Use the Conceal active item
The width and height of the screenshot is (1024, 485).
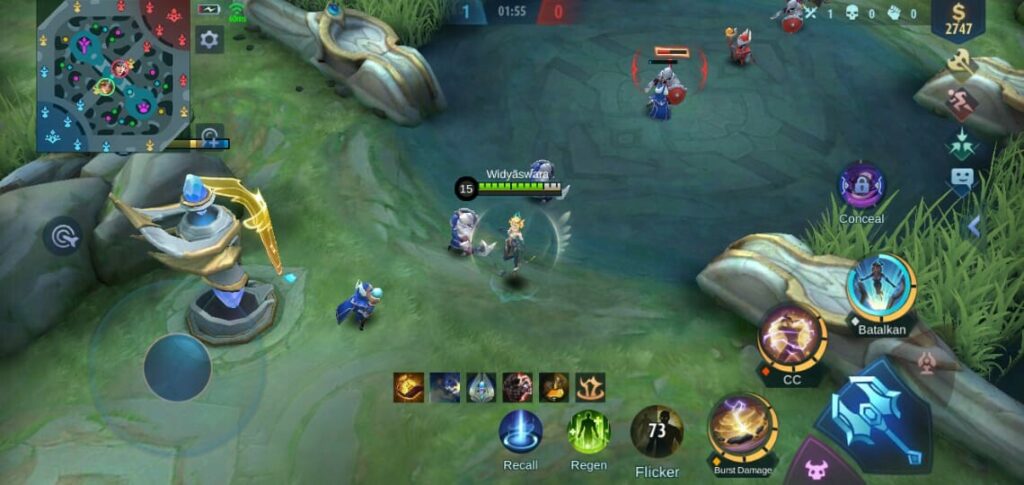pyautogui.click(x=861, y=187)
